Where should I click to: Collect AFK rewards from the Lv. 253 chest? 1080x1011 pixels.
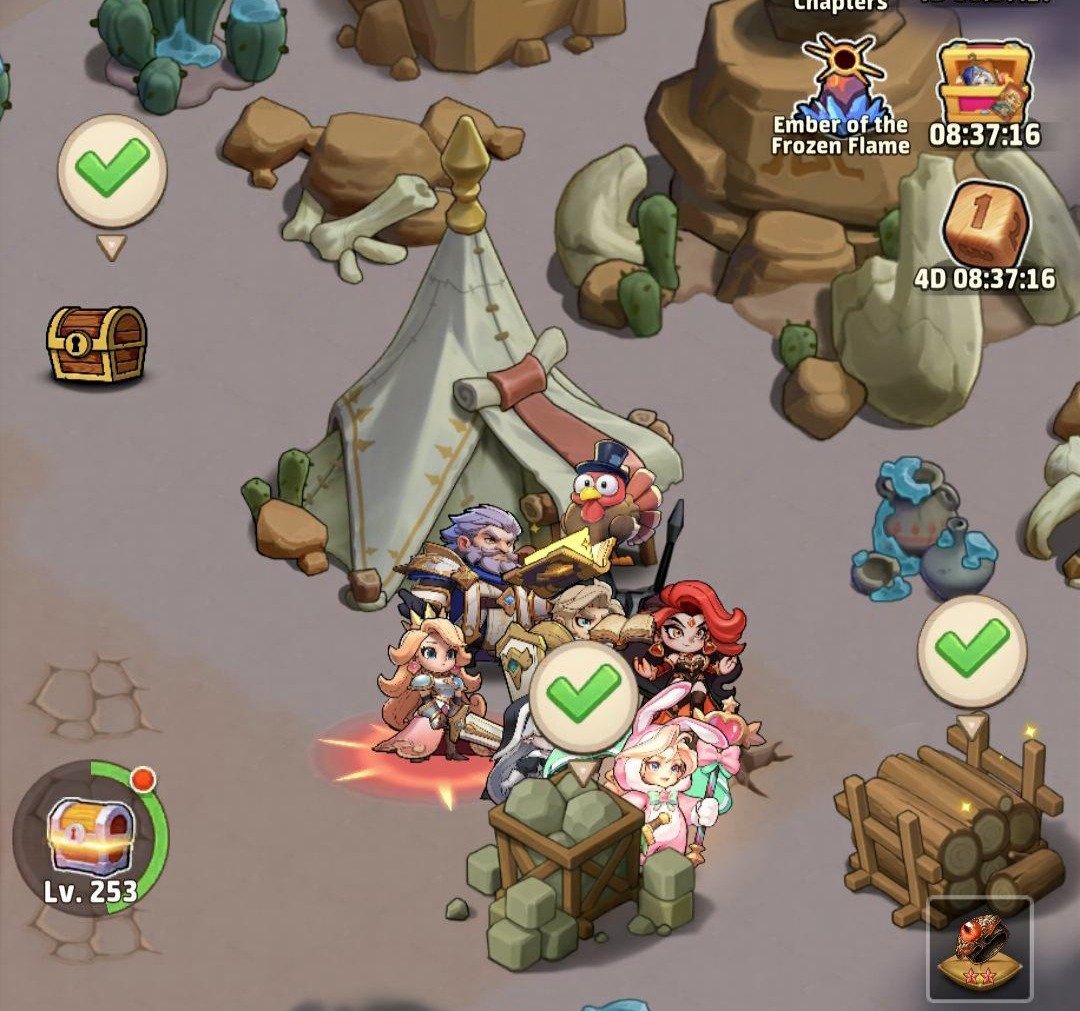point(90,836)
